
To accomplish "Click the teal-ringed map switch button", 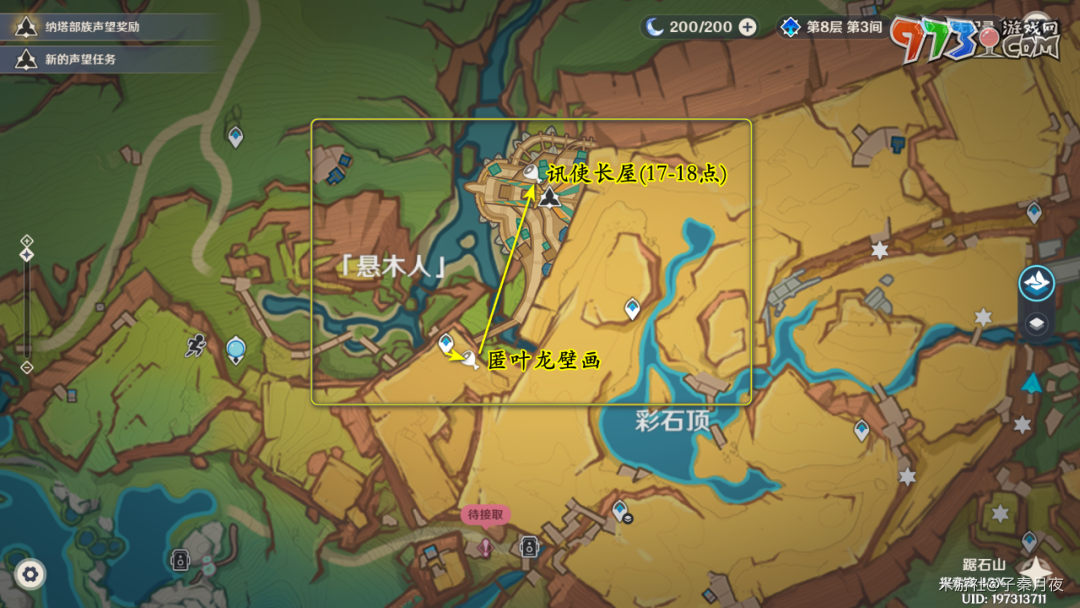I will (x=1037, y=283).
